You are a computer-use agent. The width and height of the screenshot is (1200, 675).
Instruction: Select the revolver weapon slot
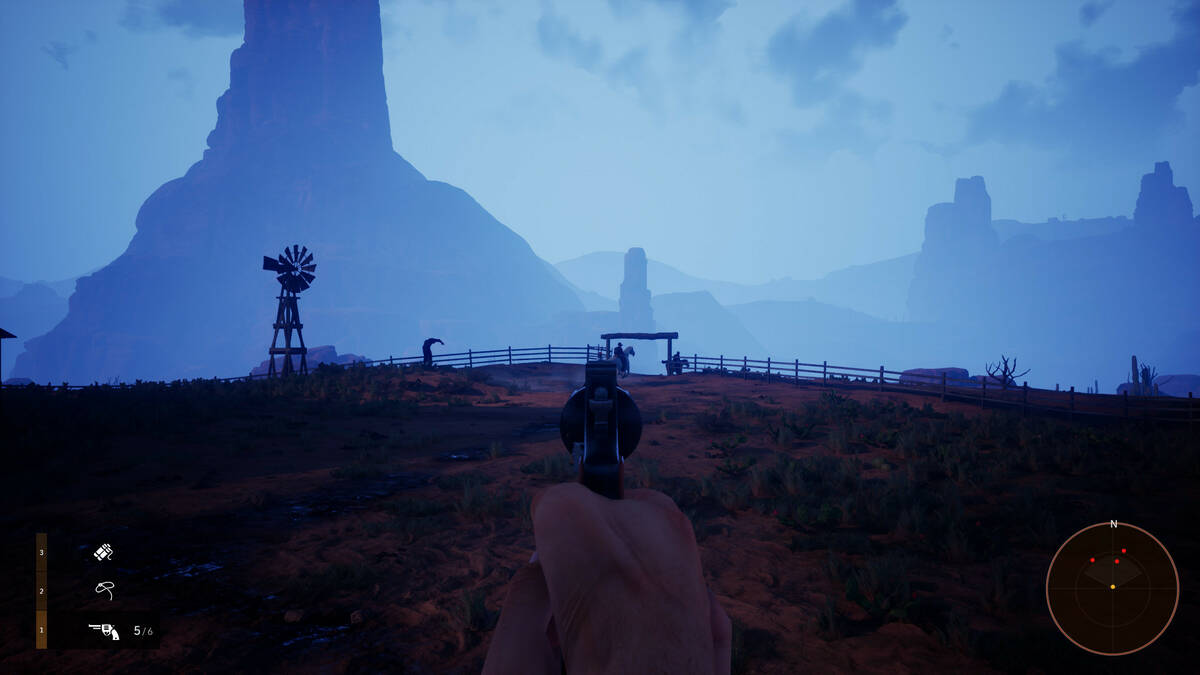point(104,631)
